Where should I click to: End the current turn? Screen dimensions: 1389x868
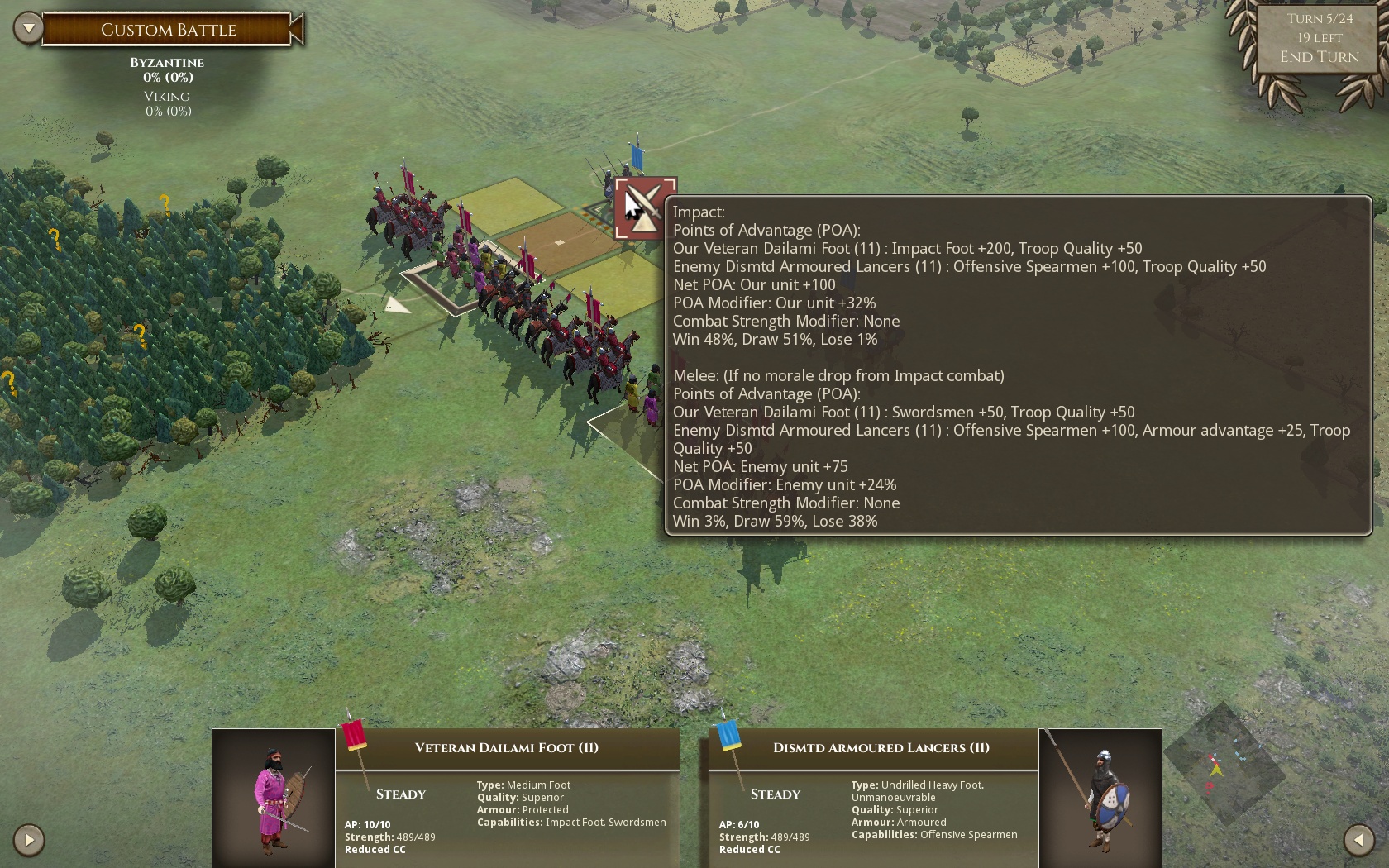coord(1319,57)
